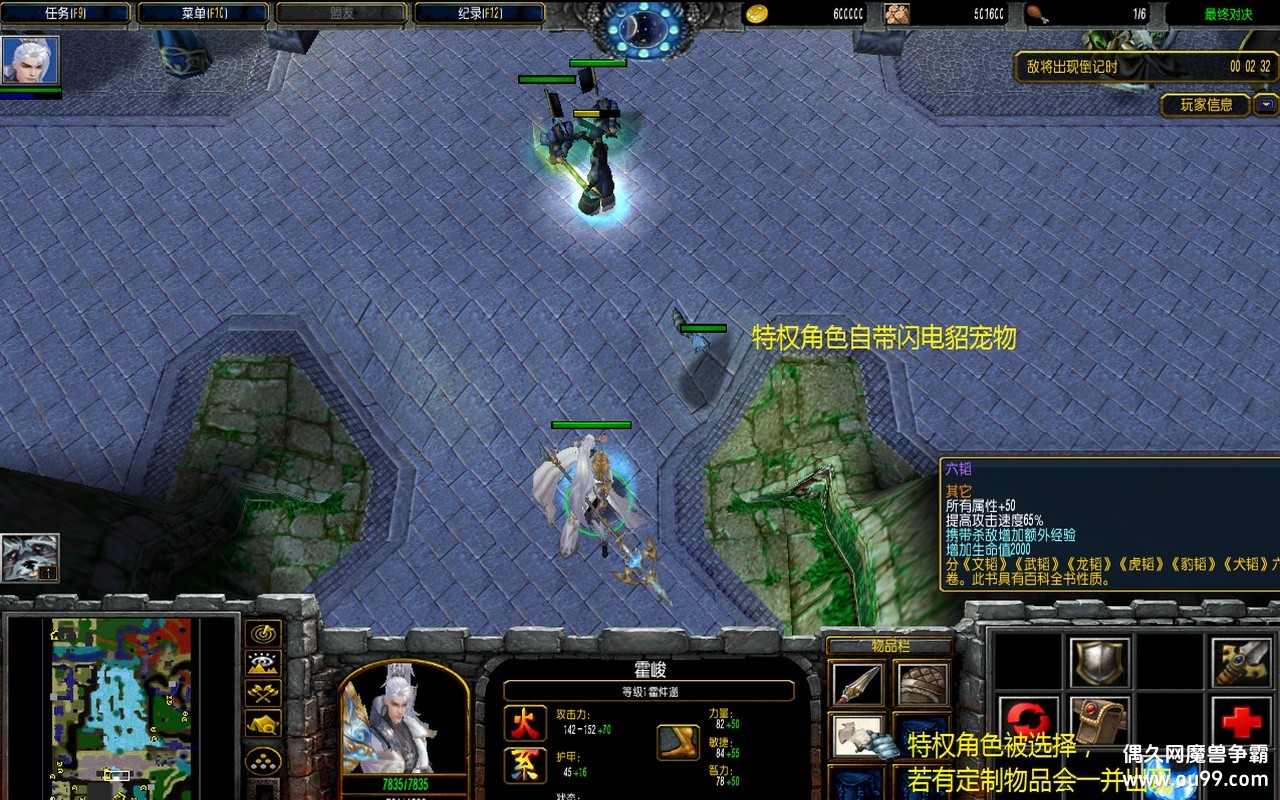Click the 玩家信息 button

tap(1206, 104)
